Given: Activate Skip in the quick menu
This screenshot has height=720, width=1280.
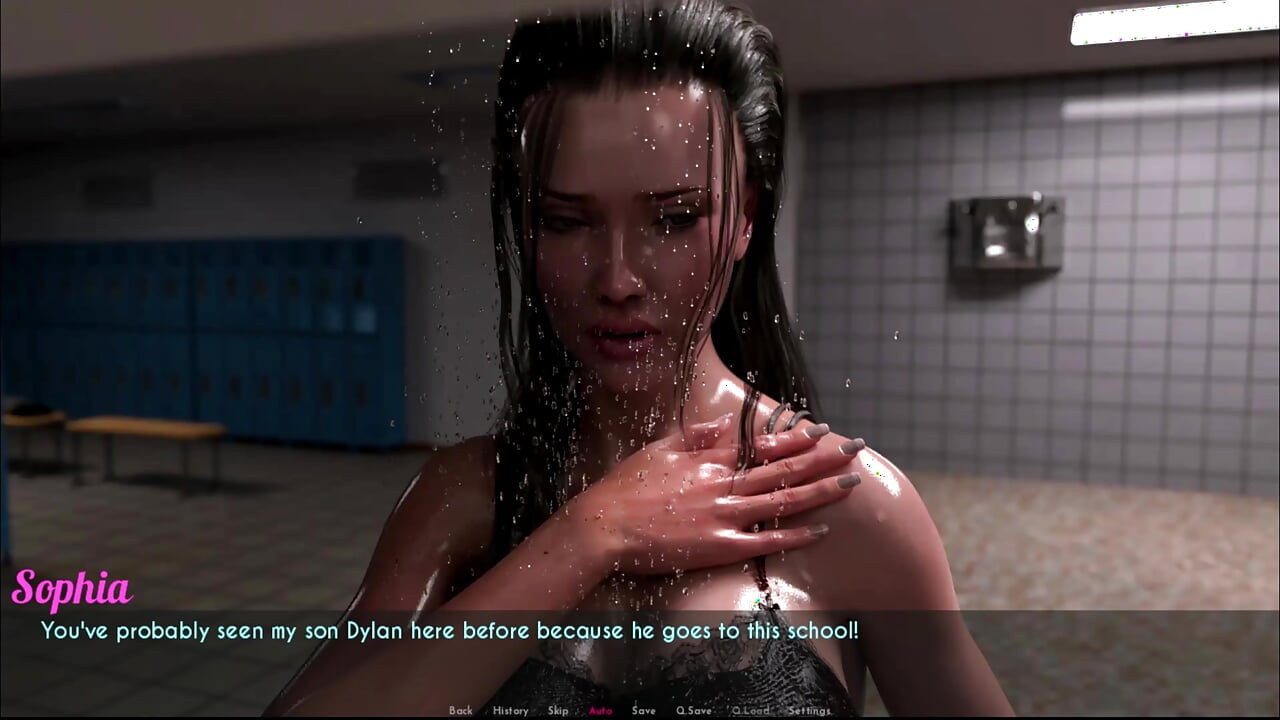Looking at the screenshot, I should click(x=558, y=711).
